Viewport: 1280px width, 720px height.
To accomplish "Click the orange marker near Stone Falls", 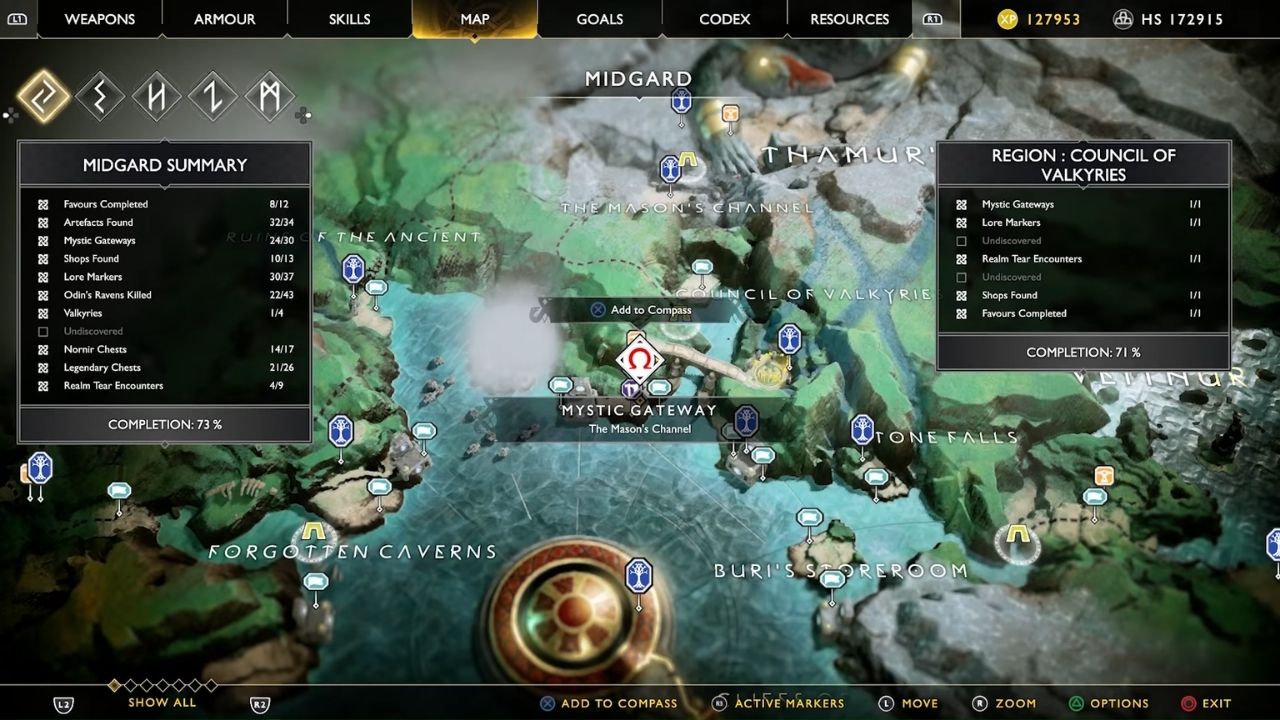I will click(1104, 475).
